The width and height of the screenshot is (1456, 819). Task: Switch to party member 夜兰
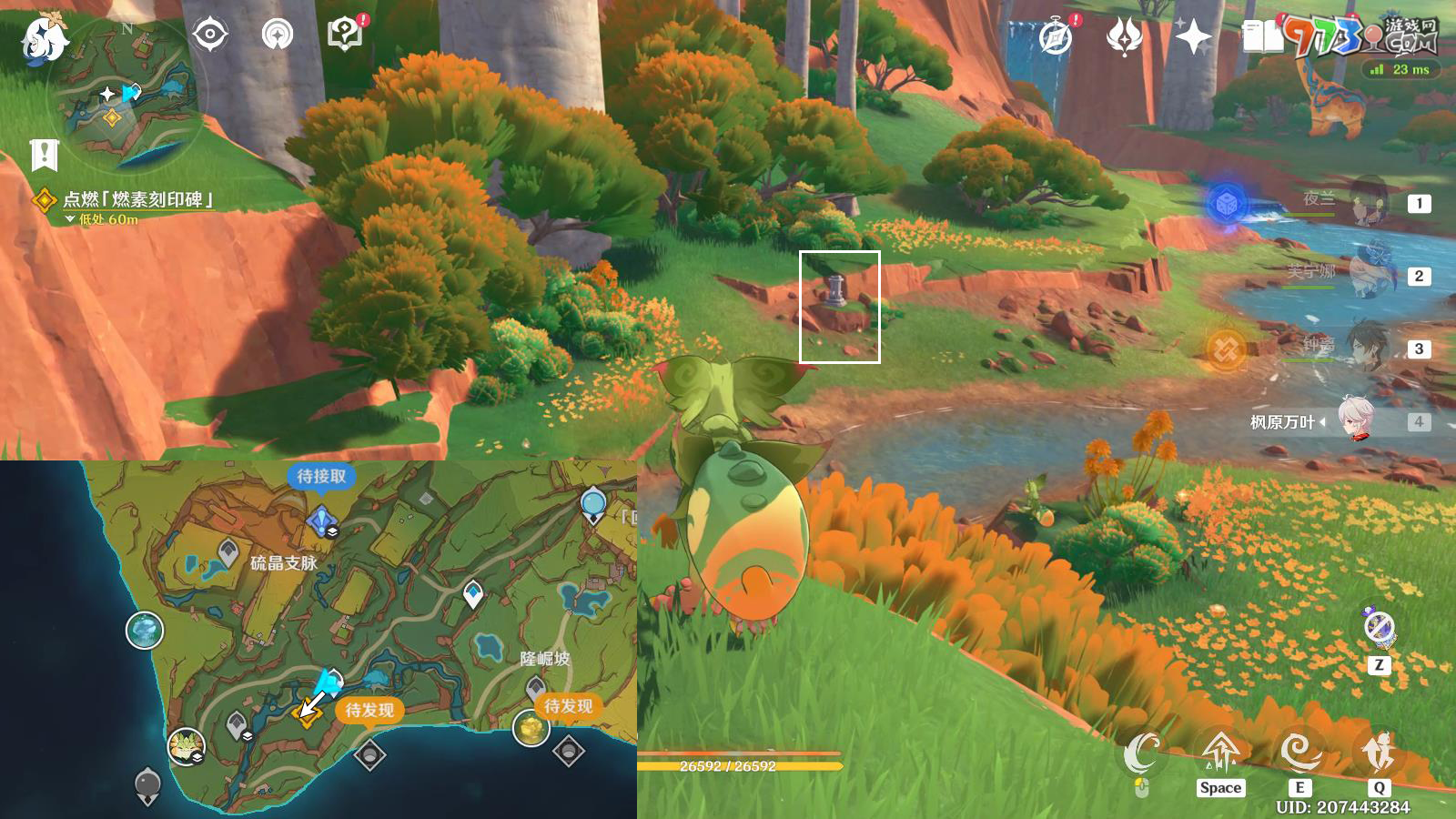click(x=1365, y=202)
